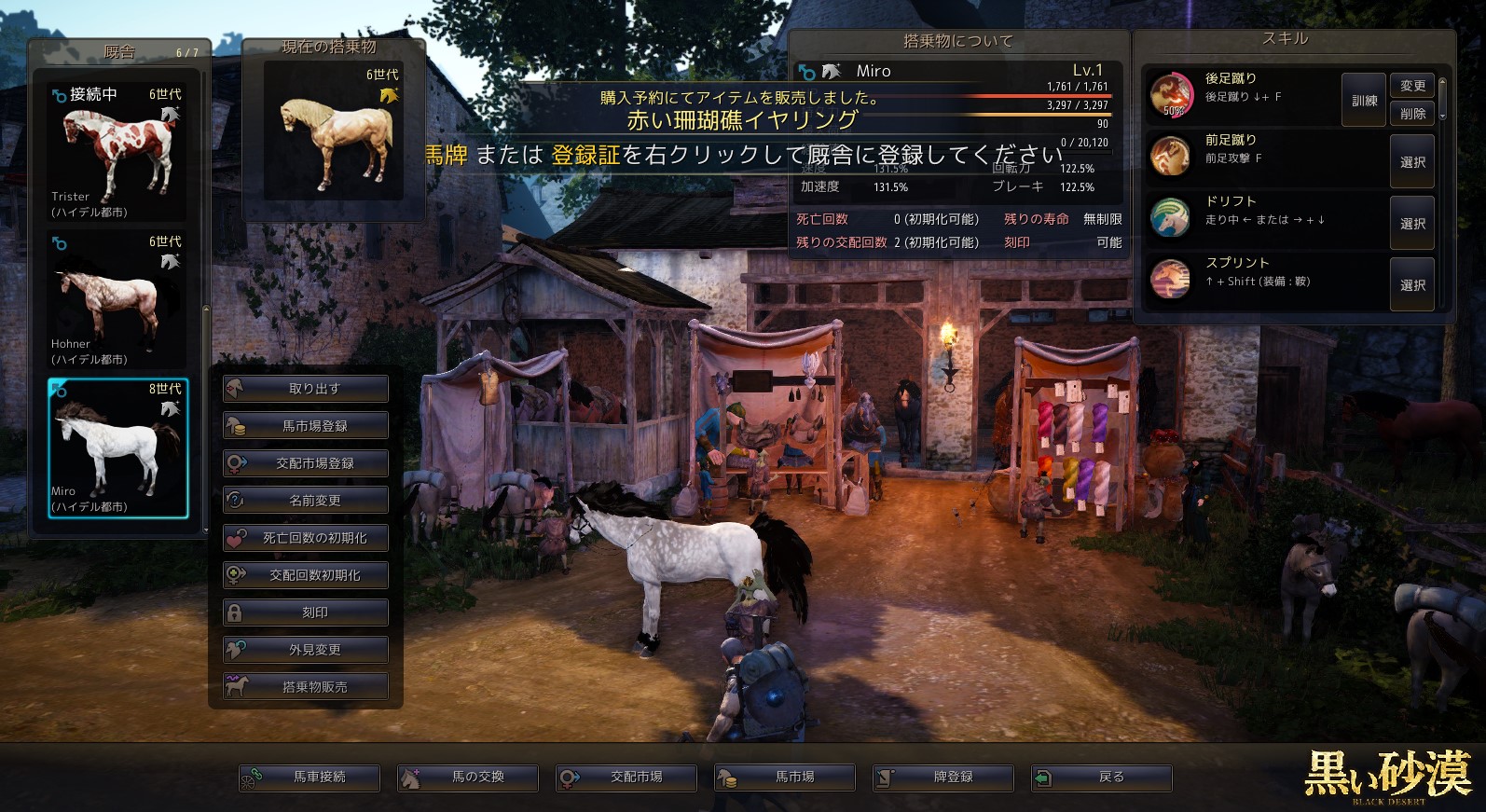Viewport: 1486px width, 812px height.
Task: Click 牌登録 emblem registration
Action: [x=943, y=777]
